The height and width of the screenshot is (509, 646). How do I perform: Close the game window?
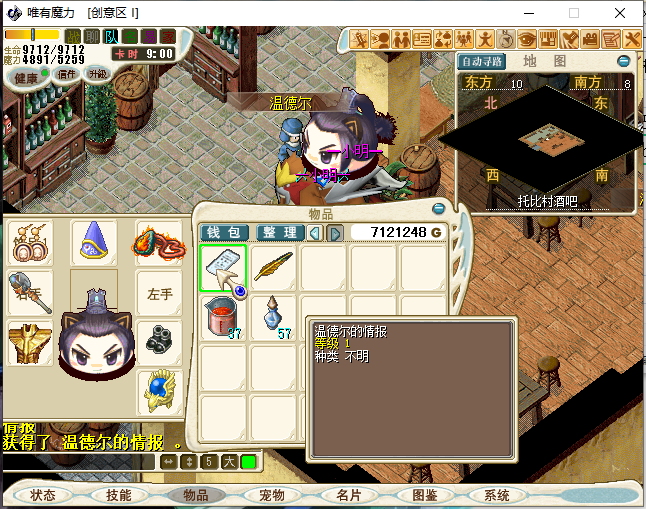coord(622,13)
